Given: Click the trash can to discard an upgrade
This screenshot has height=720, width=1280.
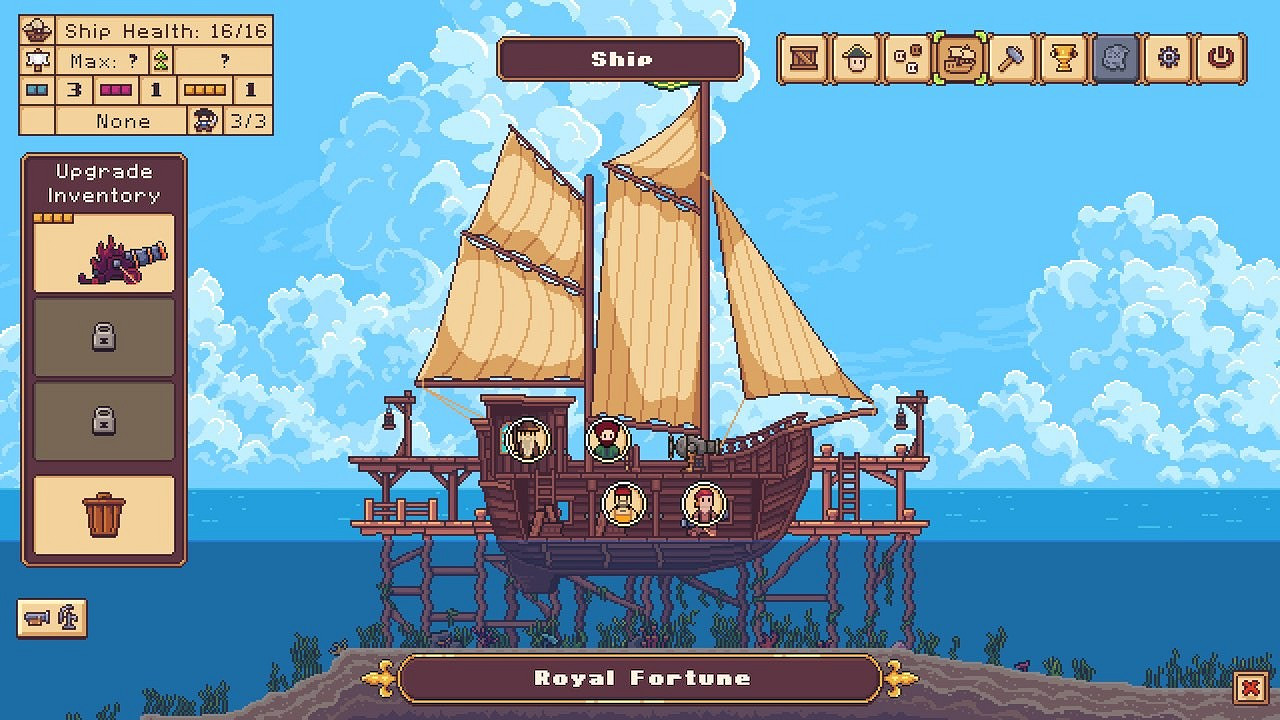Looking at the screenshot, I should click(x=103, y=512).
